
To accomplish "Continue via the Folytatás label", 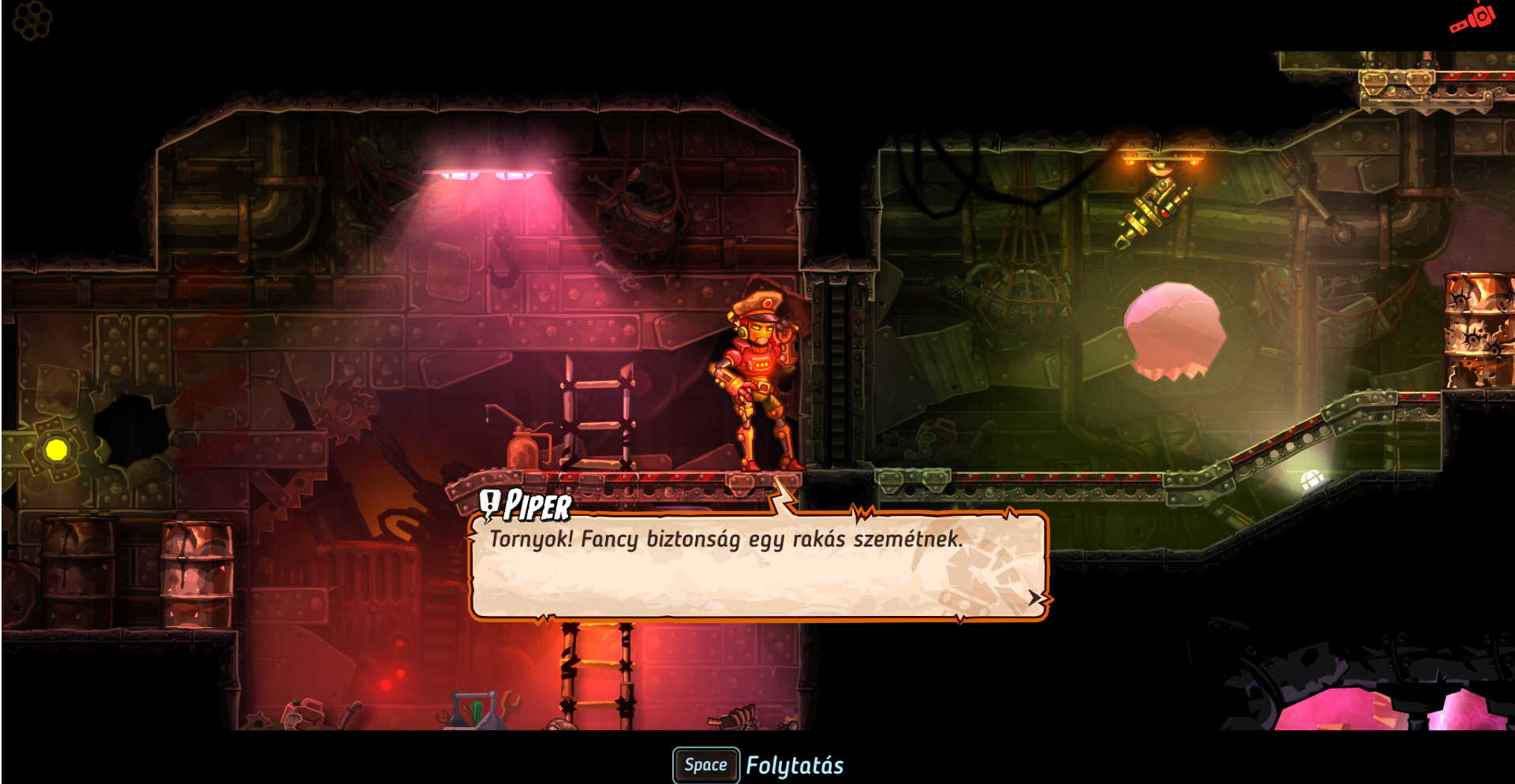I will (x=795, y=766).
